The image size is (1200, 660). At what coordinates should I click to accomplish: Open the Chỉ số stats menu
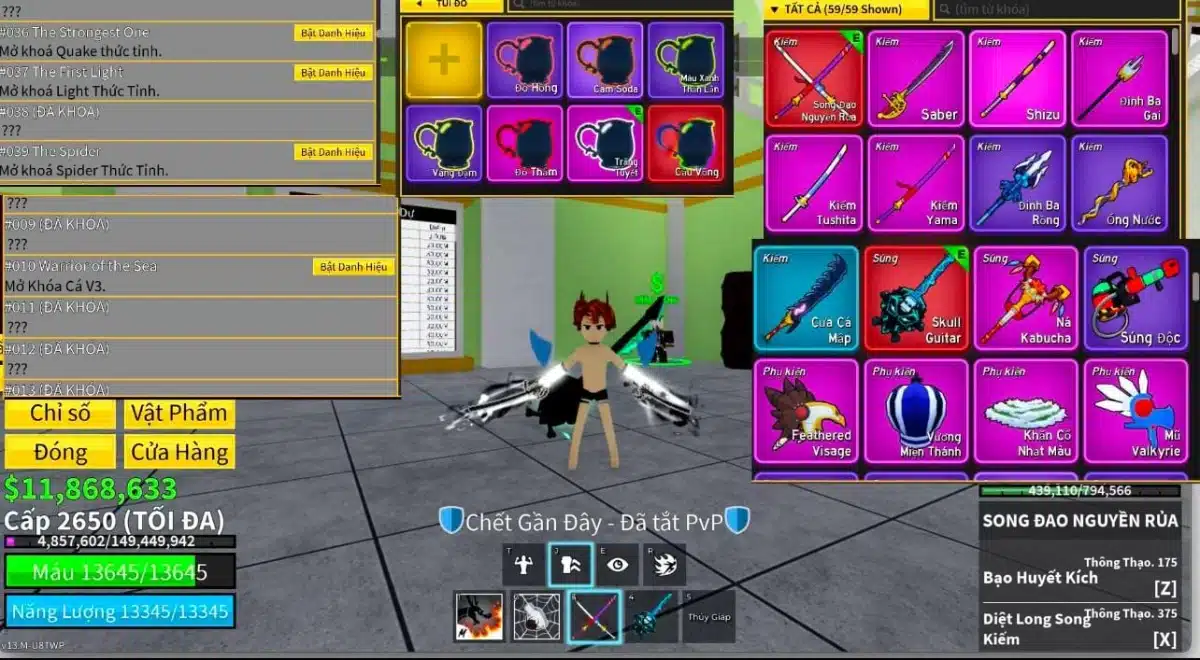[60, 413]
